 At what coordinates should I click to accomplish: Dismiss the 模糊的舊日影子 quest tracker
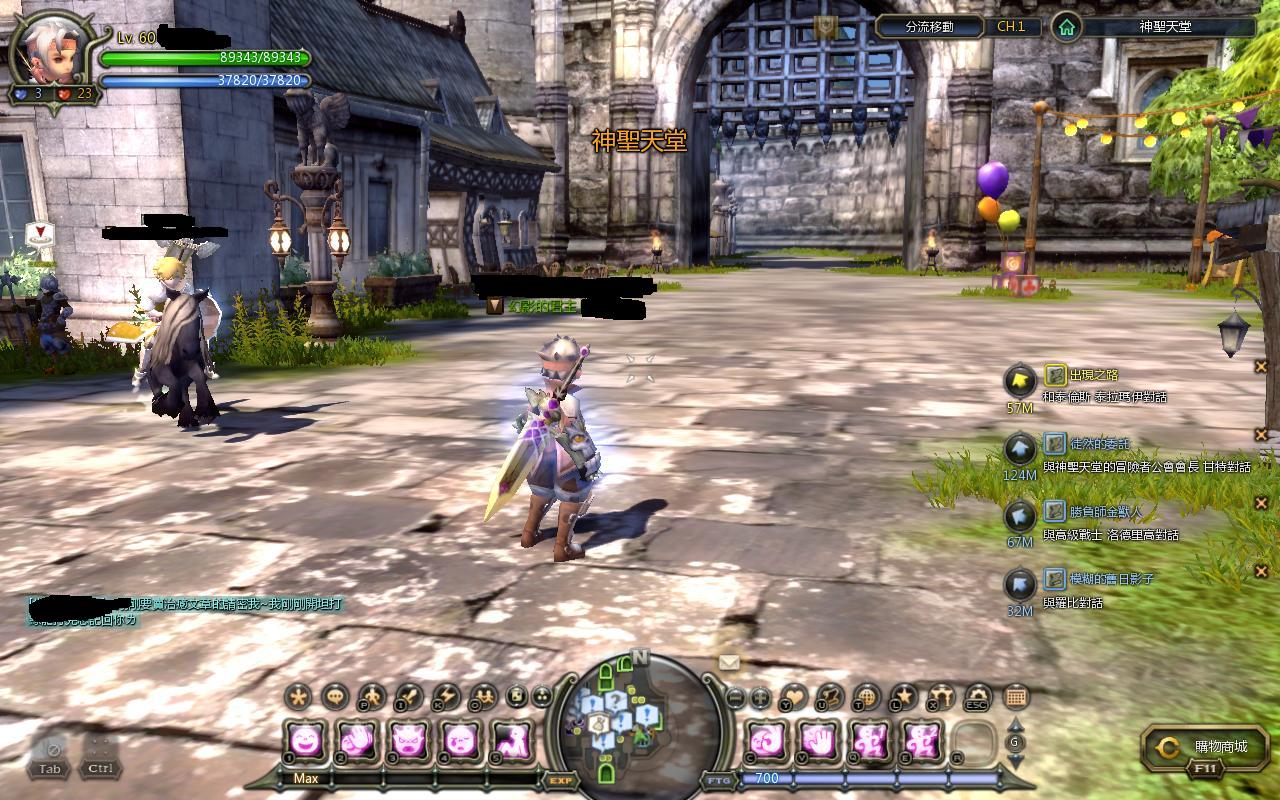tap(1261, 571)
